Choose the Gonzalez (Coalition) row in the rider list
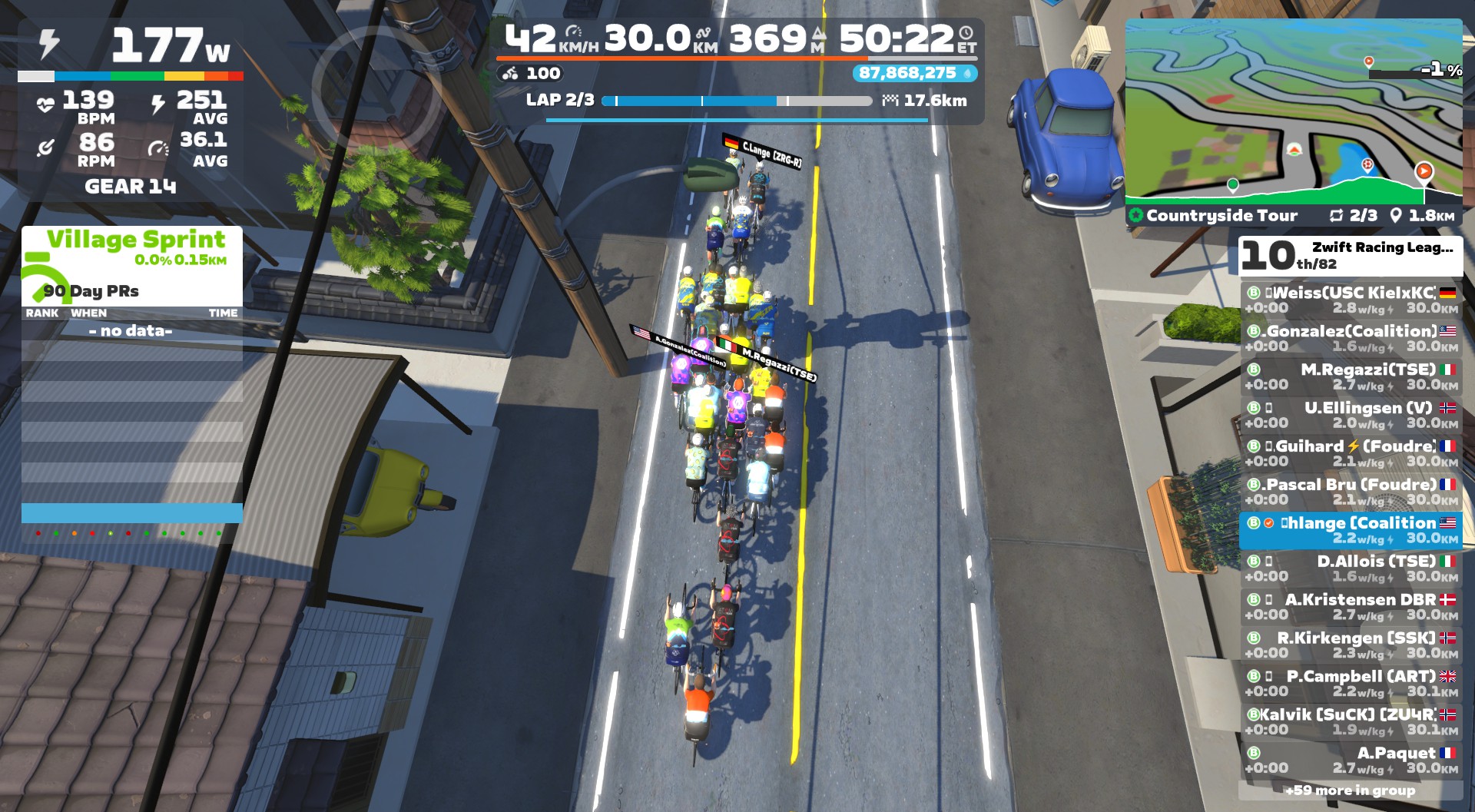The image size is (1475, 812). pos(1351,338)
